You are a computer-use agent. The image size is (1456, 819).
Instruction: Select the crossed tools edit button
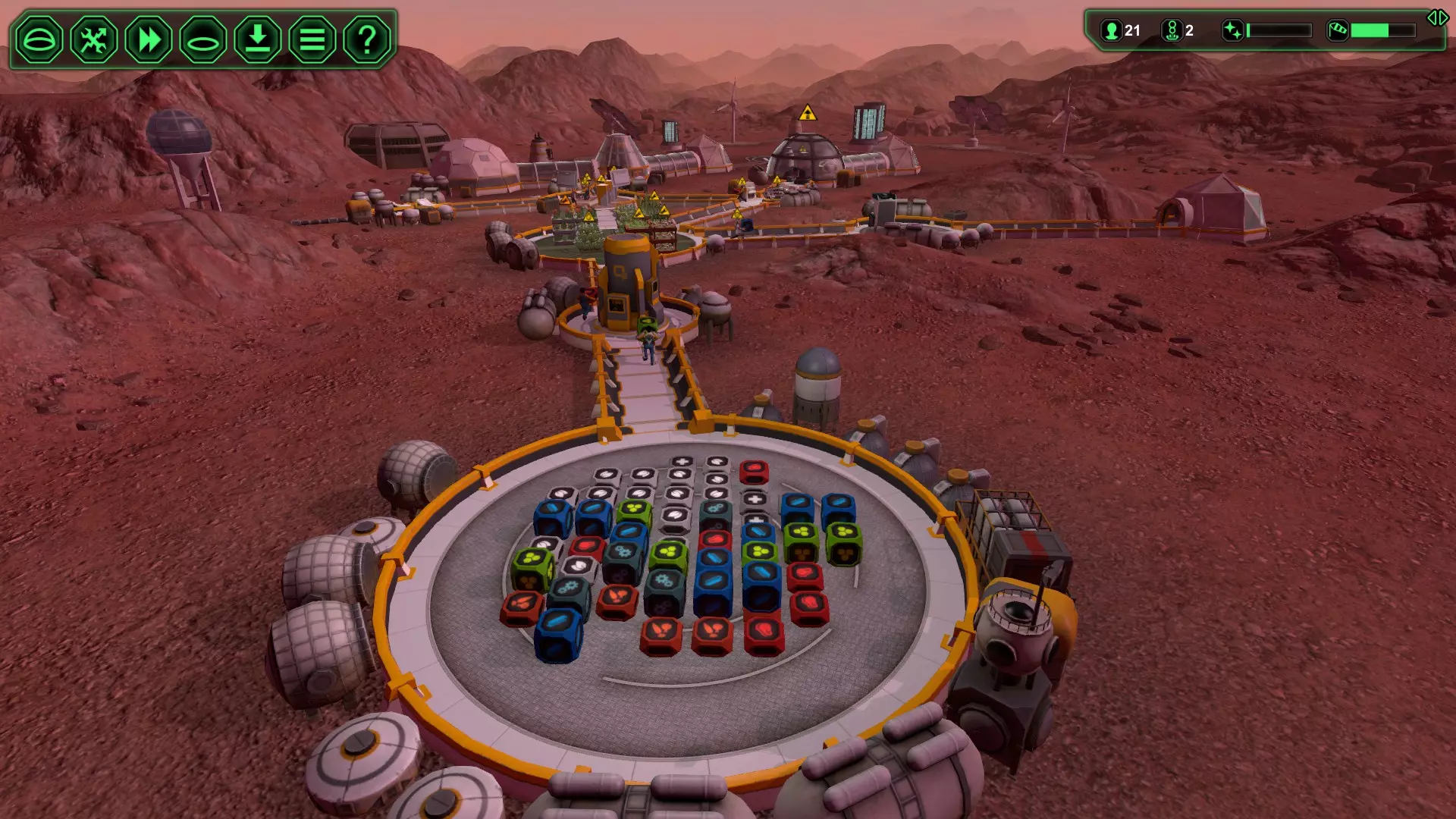click(x=94, y=39)
